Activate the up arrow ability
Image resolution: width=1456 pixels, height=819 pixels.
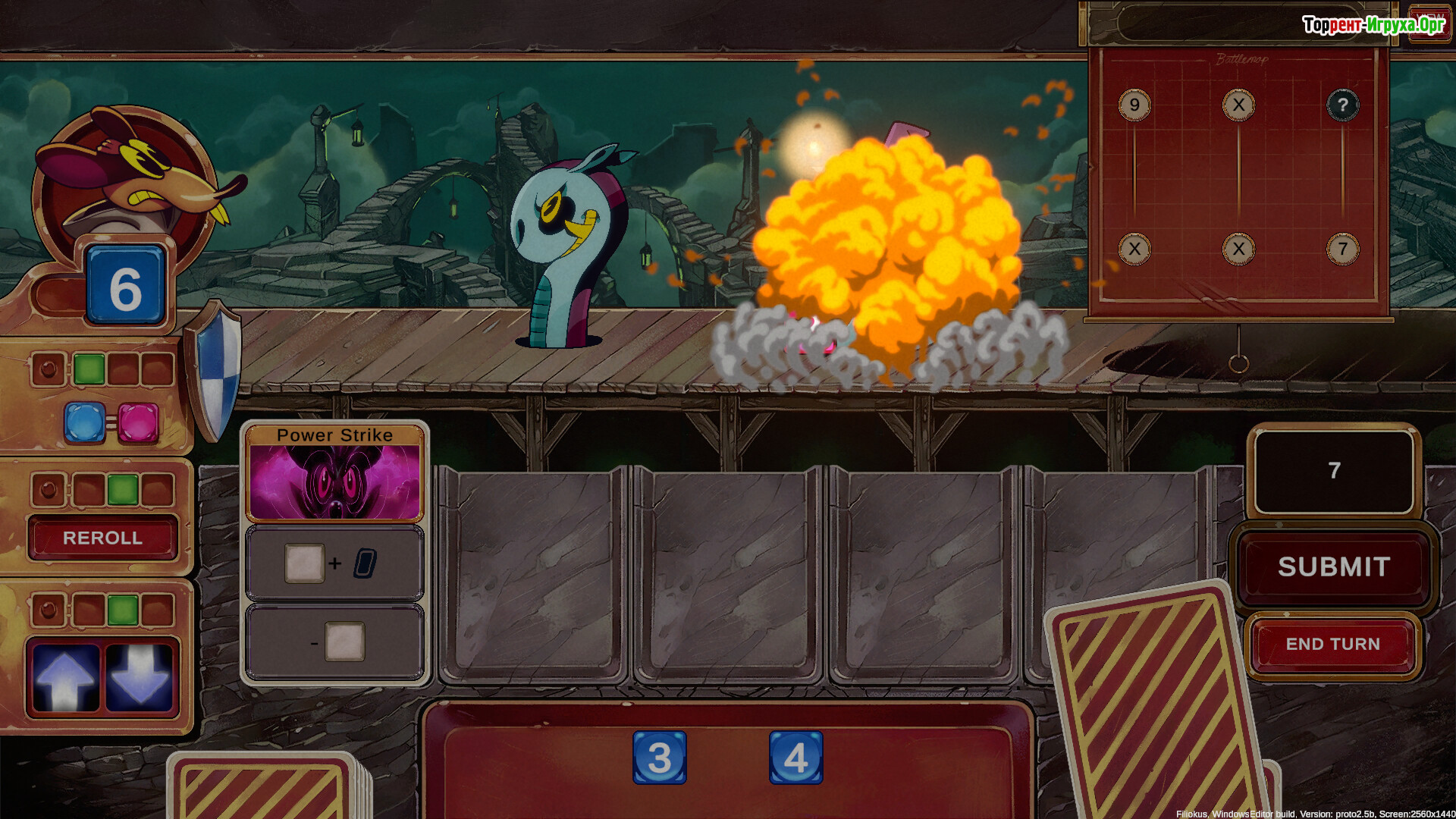click(65, 677)
